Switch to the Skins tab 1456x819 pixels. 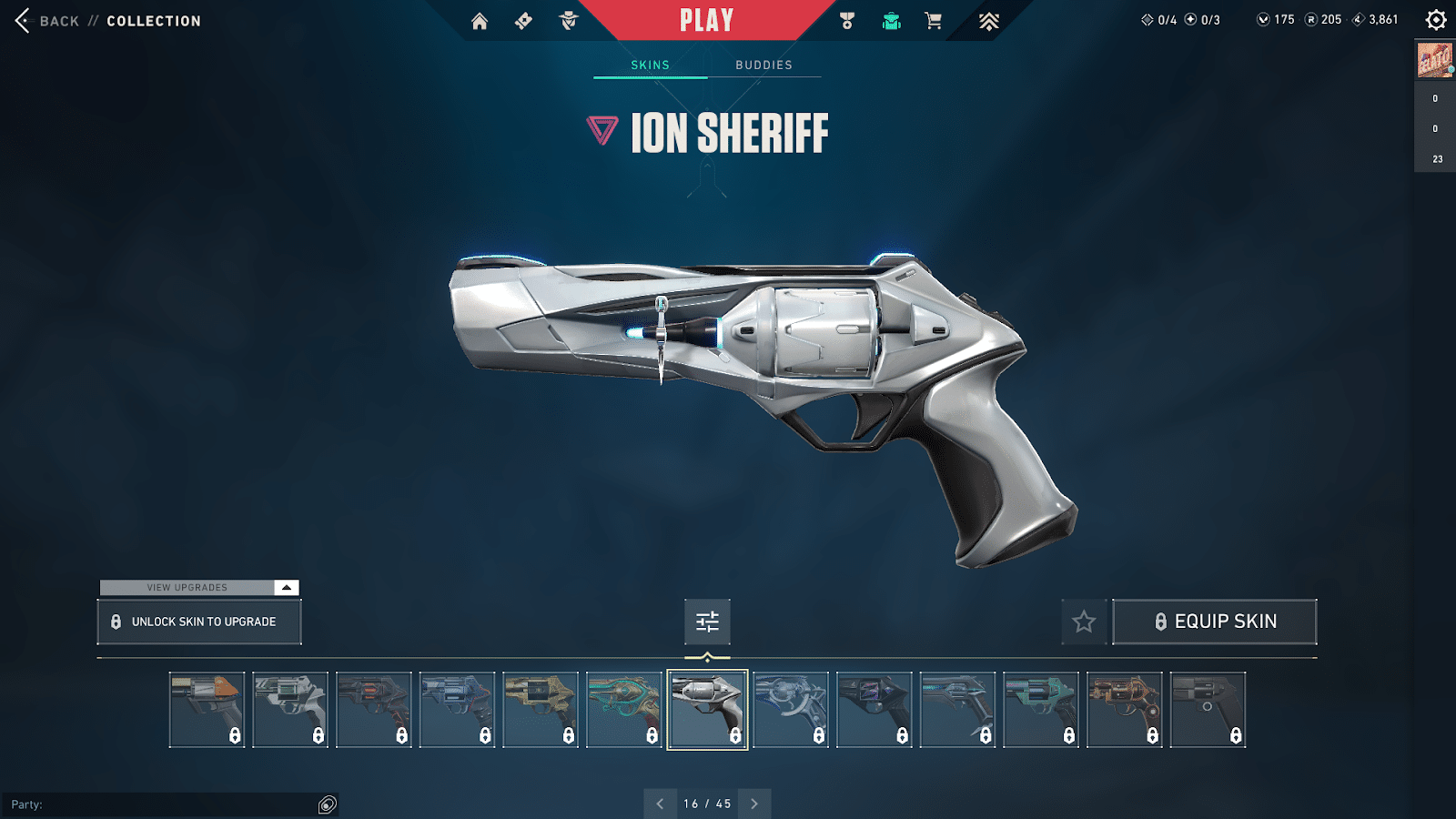(650, 65)
